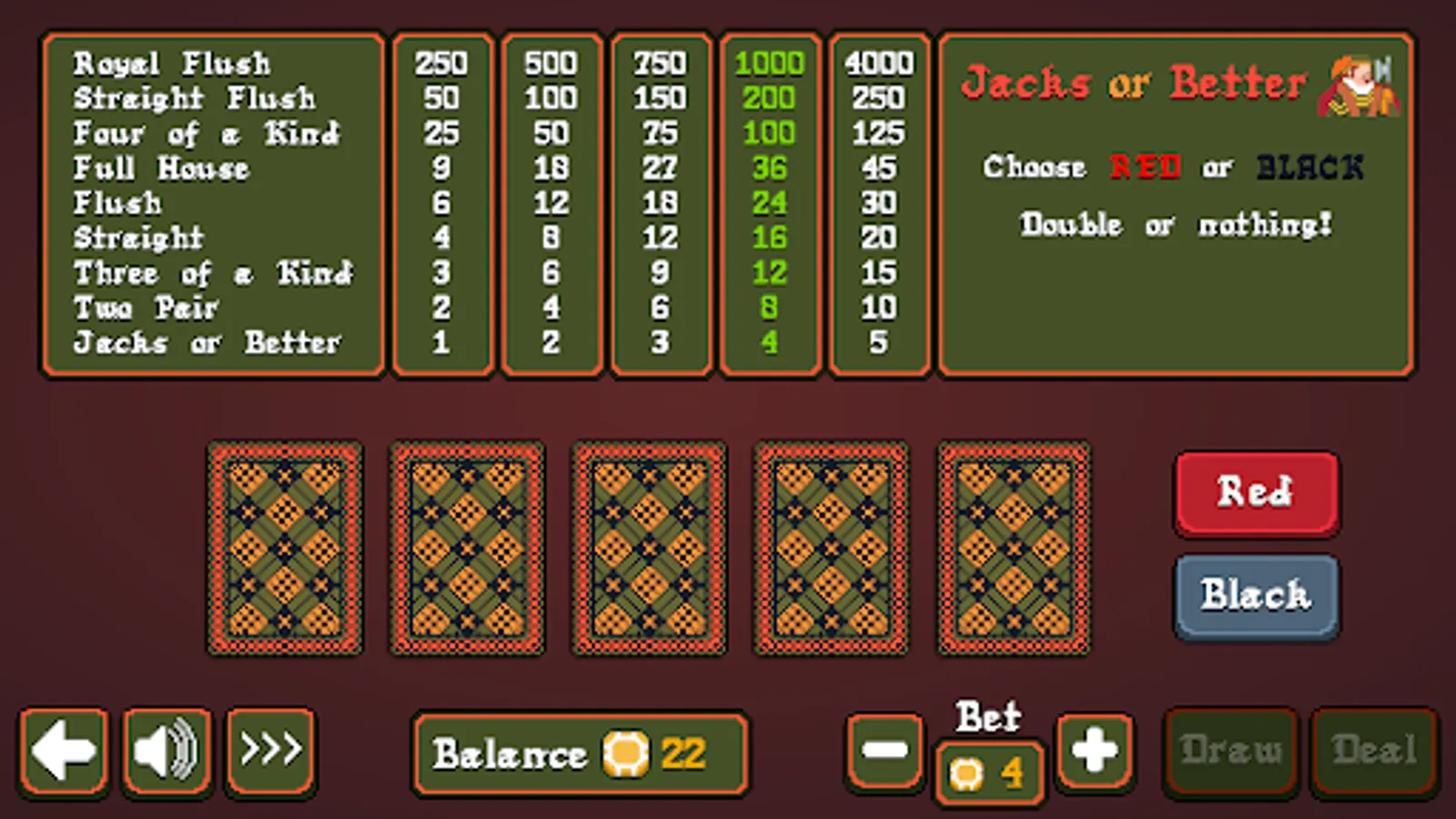Click the Royal Flush paytable row
The image size is (1456, 819).
(172, 63)
